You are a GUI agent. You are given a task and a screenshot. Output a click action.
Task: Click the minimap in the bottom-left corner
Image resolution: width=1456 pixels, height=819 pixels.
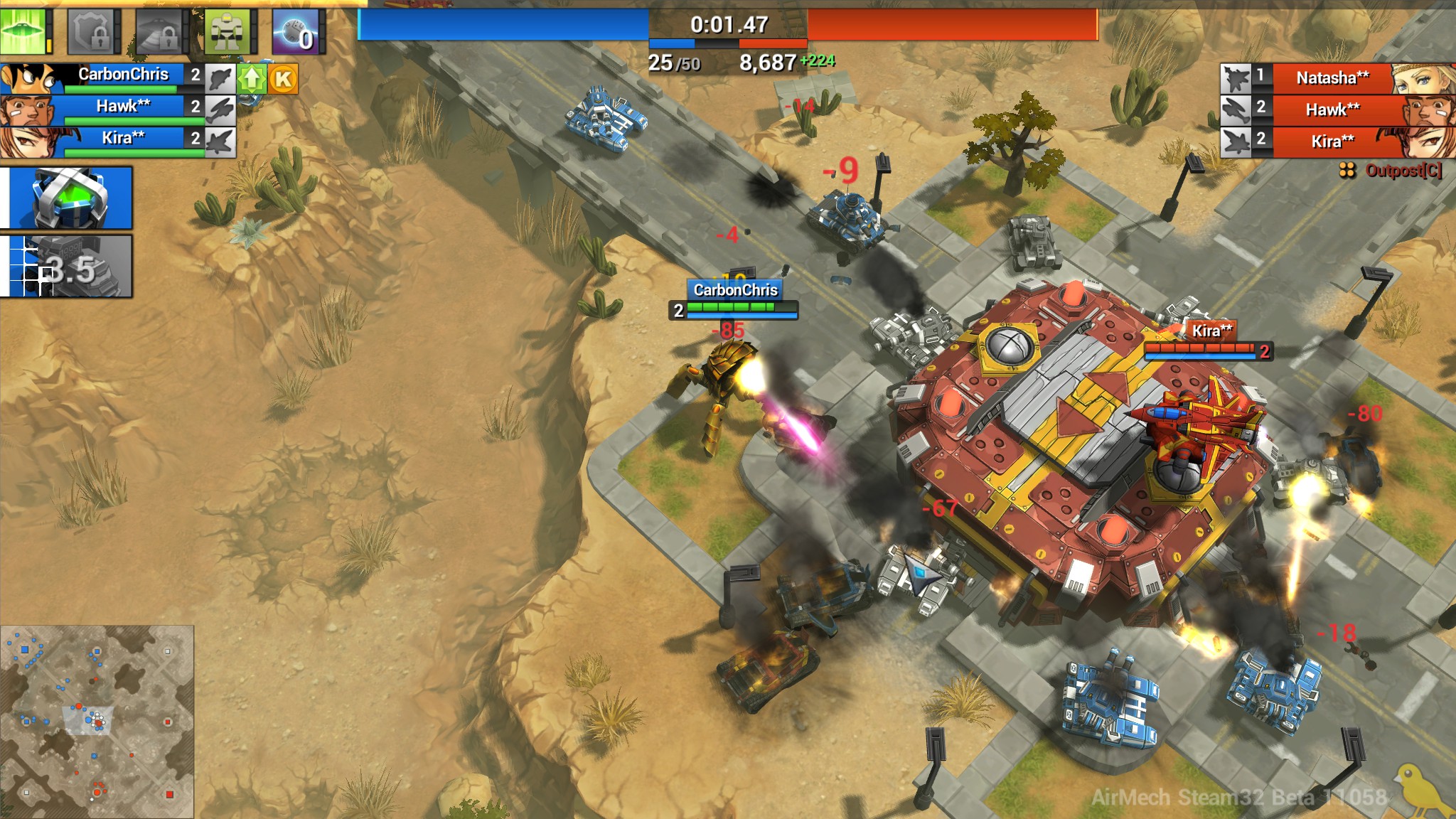tap(98, 722)
